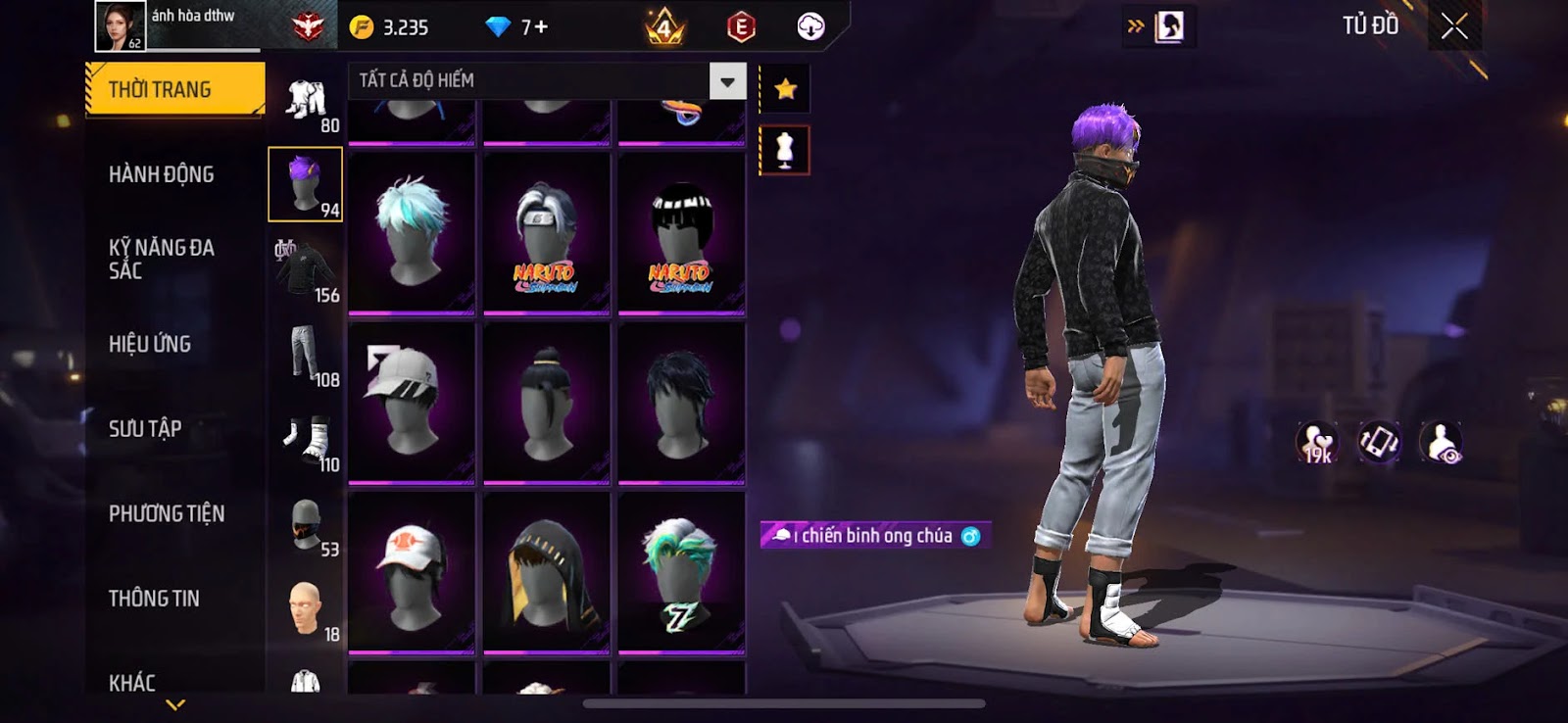Toggle the star favorites filter
This screenshot has width=1568, height=723.
[x=785, y=90]
